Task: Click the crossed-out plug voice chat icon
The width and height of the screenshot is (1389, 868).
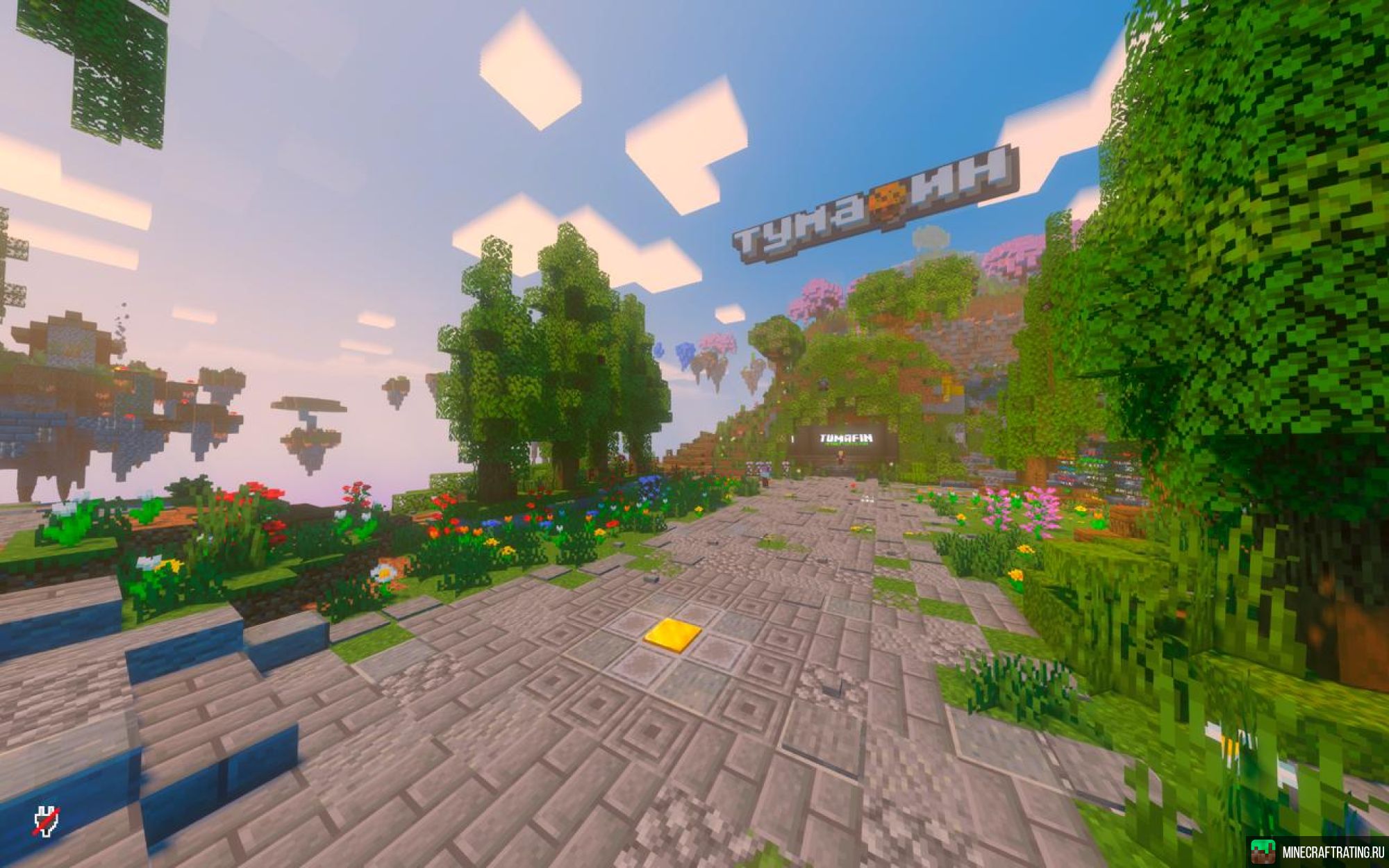Action: (x=47, y=821)
